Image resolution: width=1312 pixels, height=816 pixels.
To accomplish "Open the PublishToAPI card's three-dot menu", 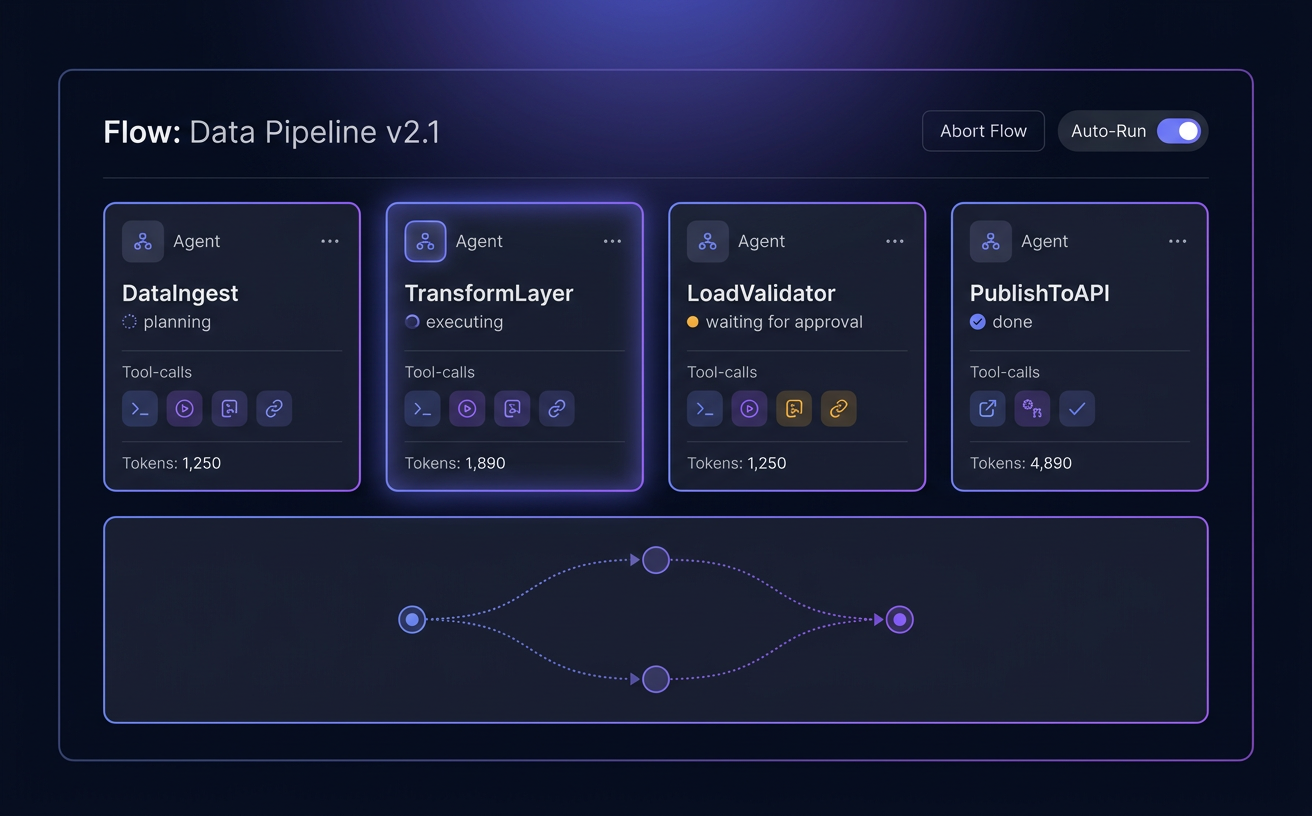I will click(1177, 241).
